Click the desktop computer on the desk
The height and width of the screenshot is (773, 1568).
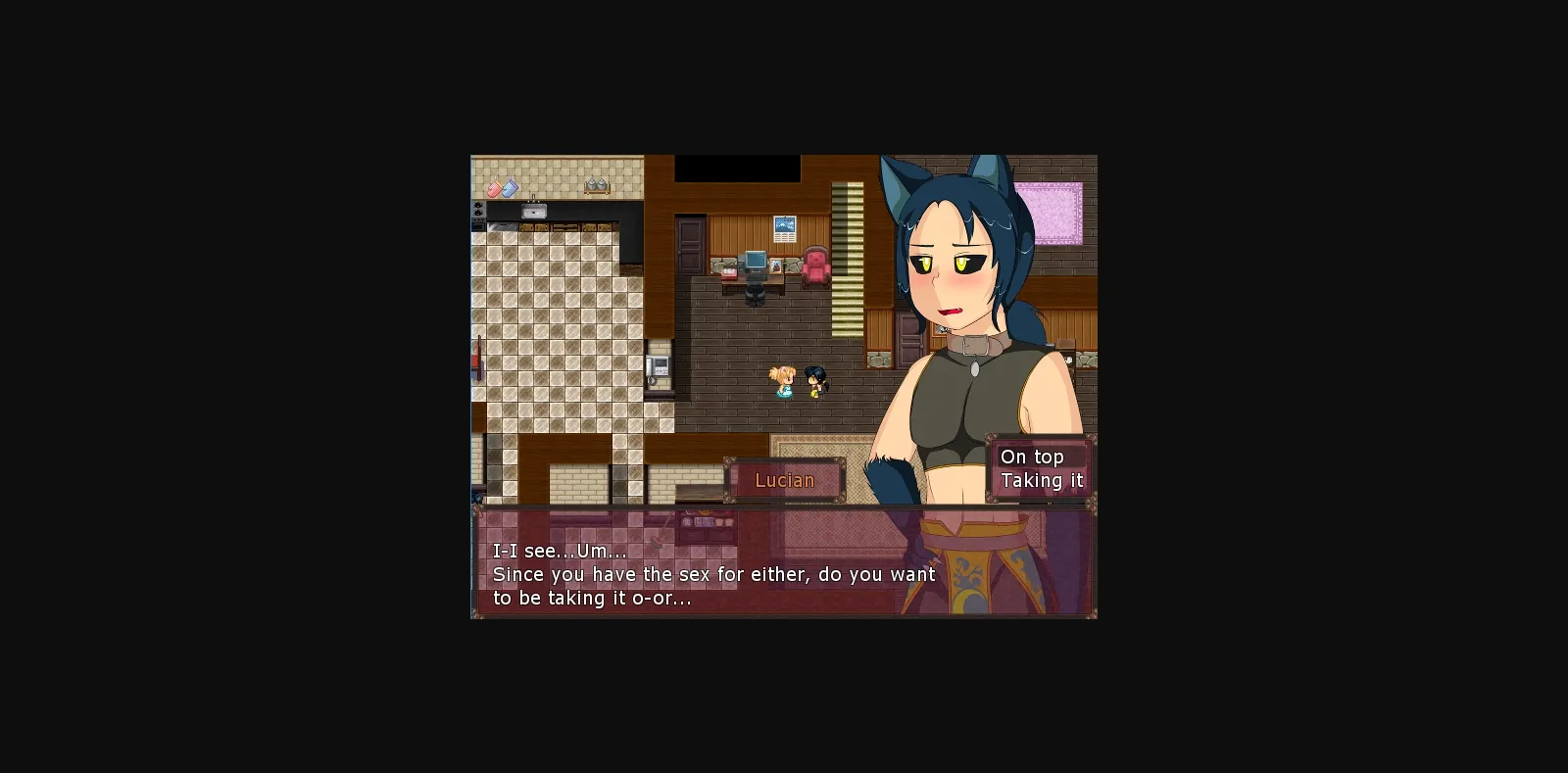coord(756,262)
